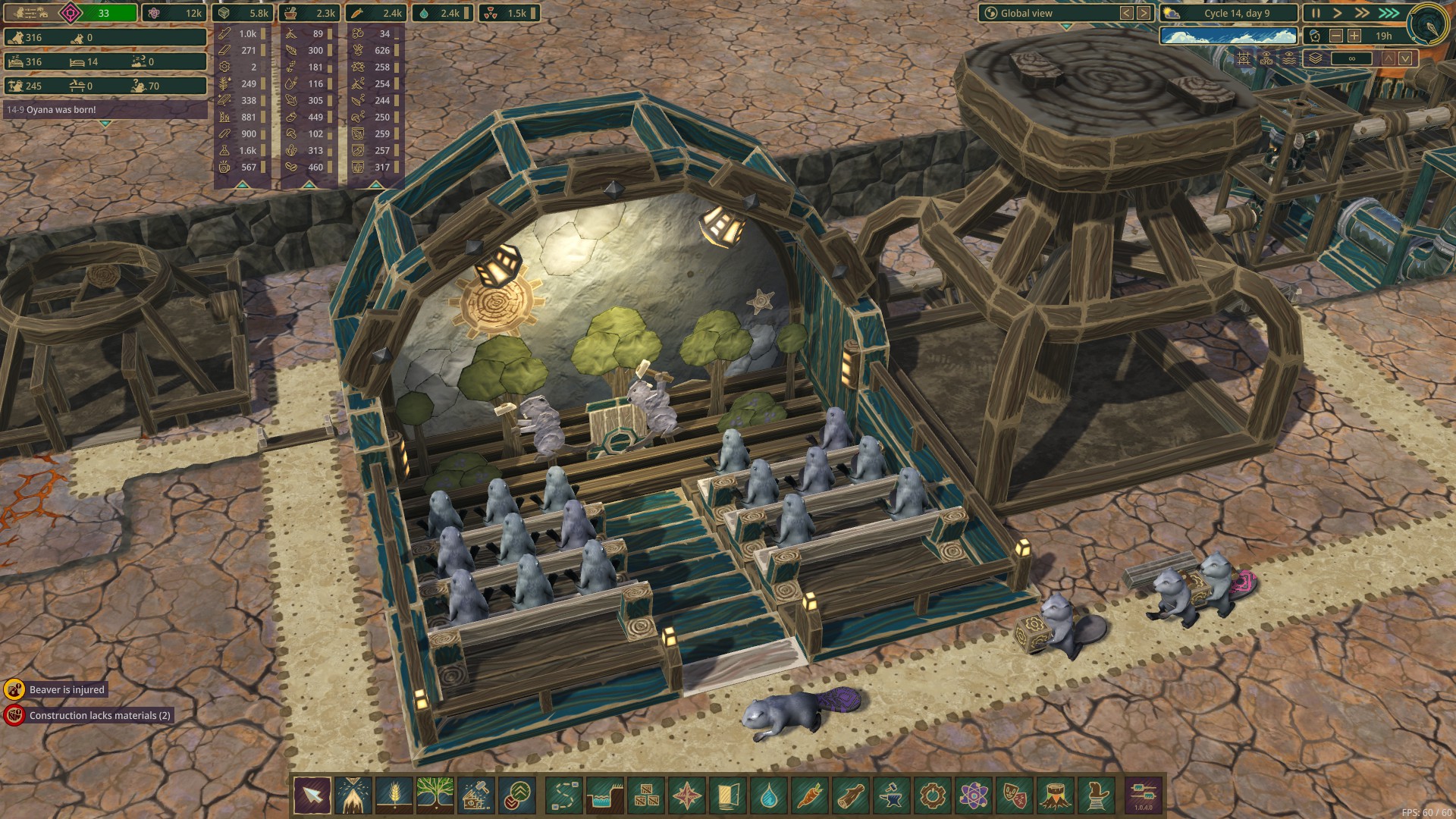Set game speed to double arrows

coord(1363,13)
